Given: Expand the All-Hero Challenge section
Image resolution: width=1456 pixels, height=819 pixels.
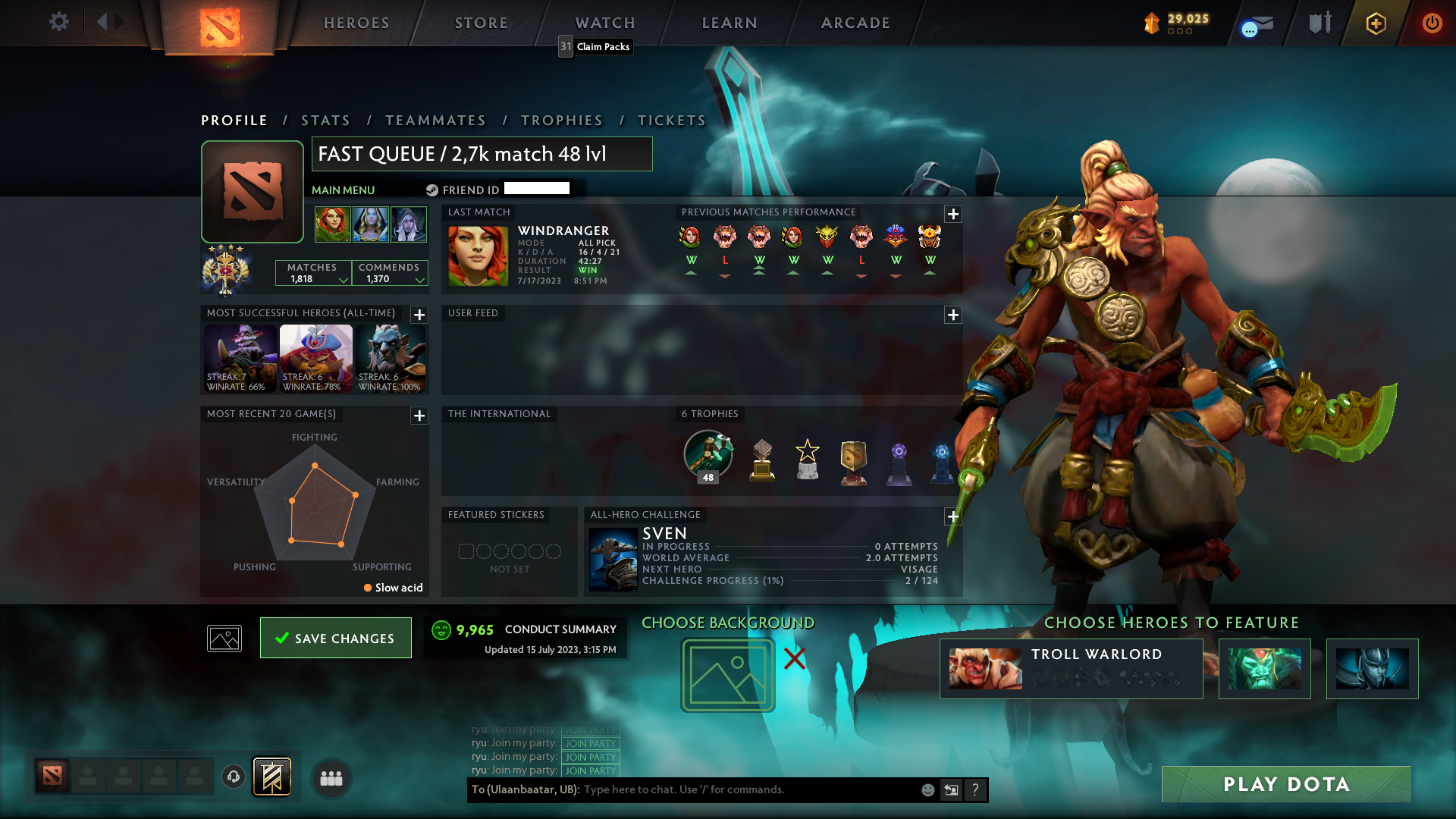Looking at the screenshot, I should point(952,516).
